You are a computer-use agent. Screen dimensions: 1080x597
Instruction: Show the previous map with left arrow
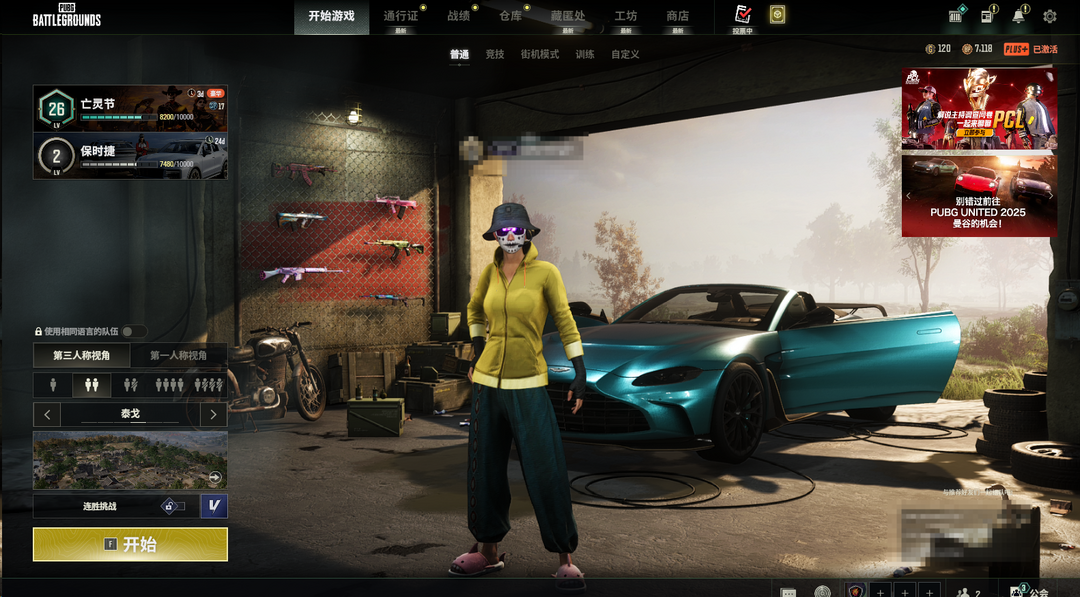click(x=47, y=414)
